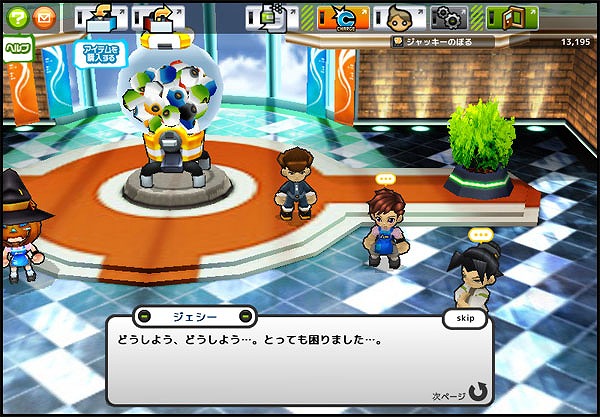Open the green question mark help
This screenshot has width=600, height=417.
tap(18, 17)
